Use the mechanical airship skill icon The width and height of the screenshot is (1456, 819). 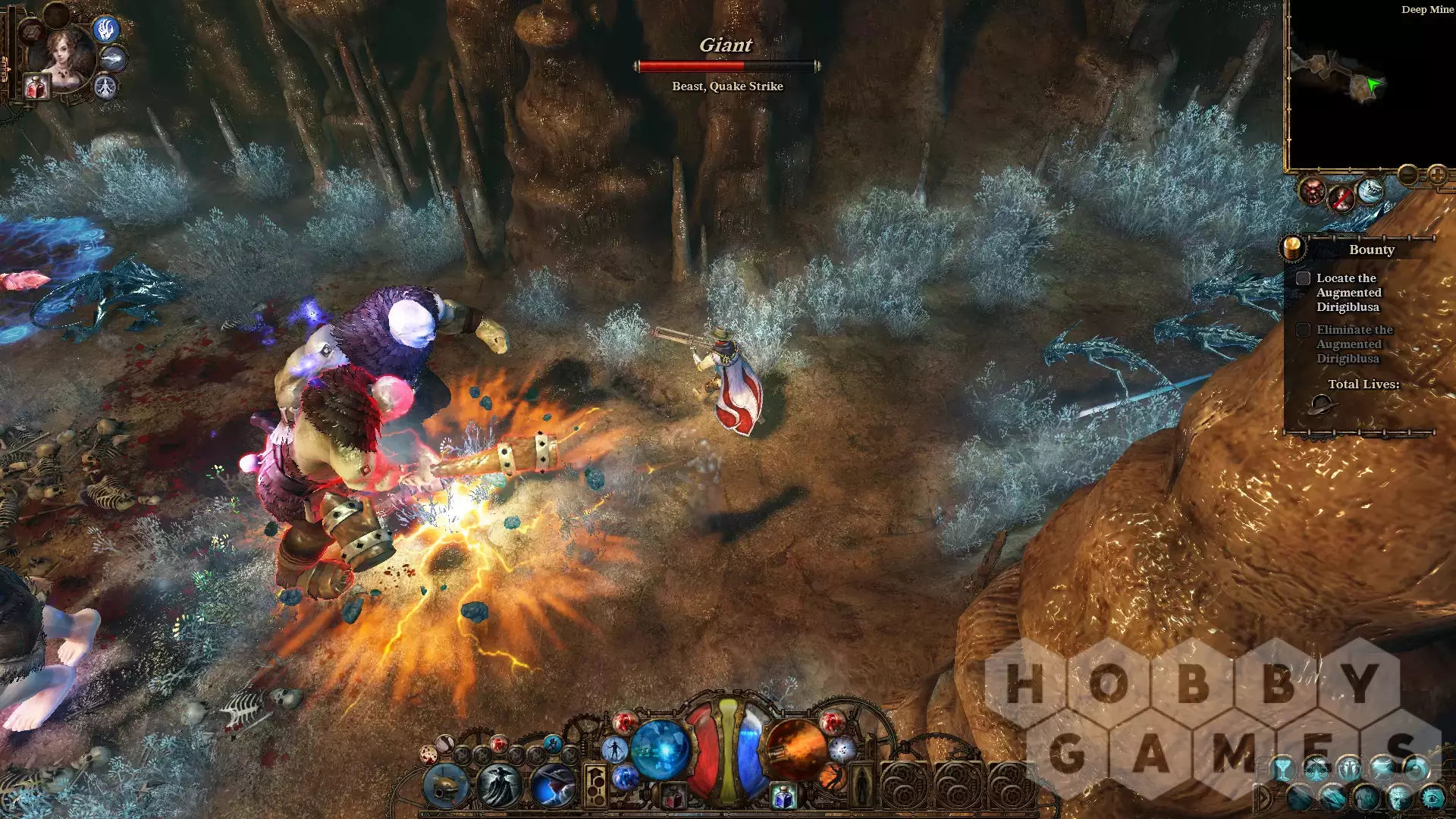(x=446, y=785)
